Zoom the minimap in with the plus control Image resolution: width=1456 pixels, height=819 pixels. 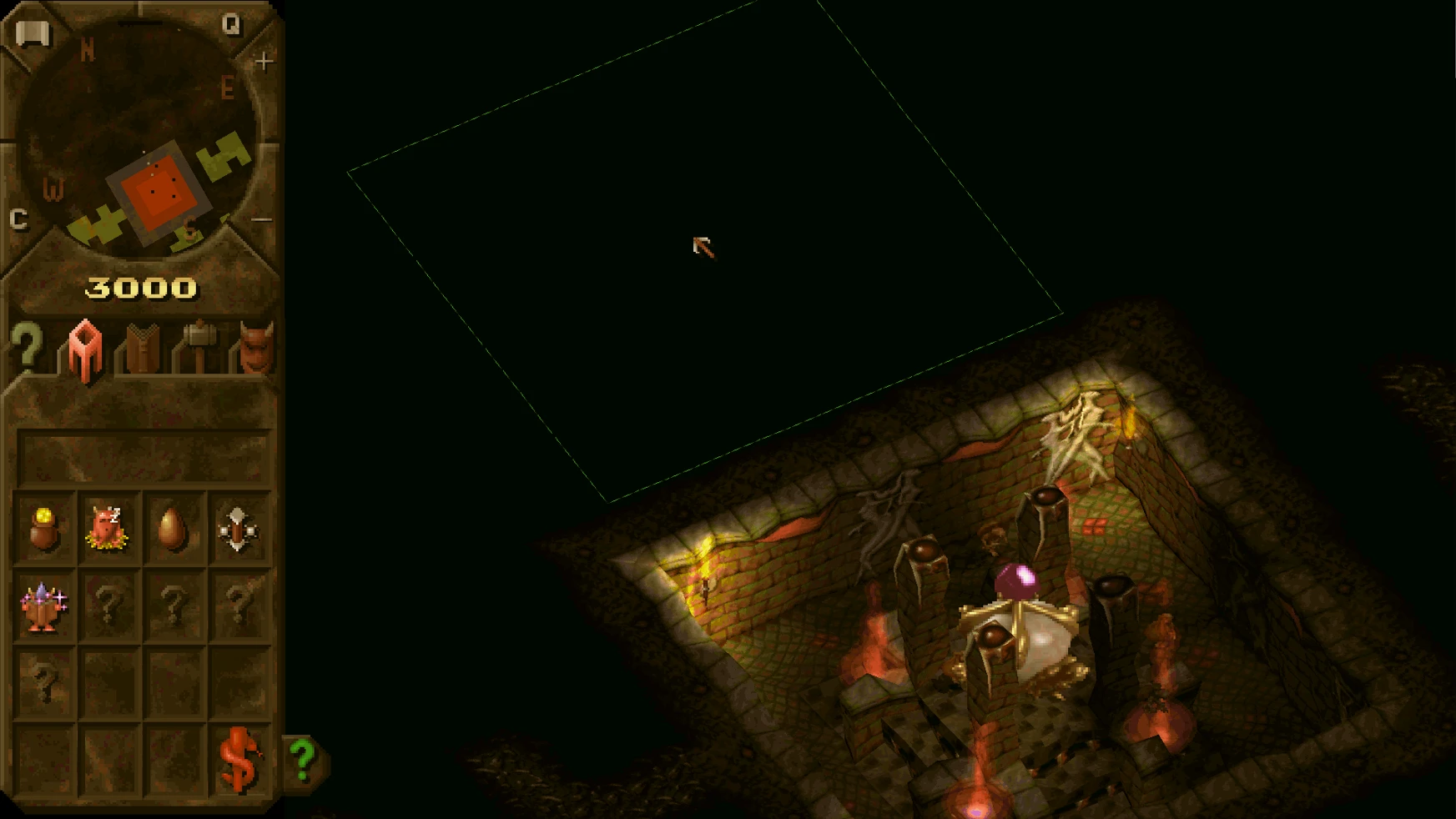pyautogui.click(x=263, y=58)
